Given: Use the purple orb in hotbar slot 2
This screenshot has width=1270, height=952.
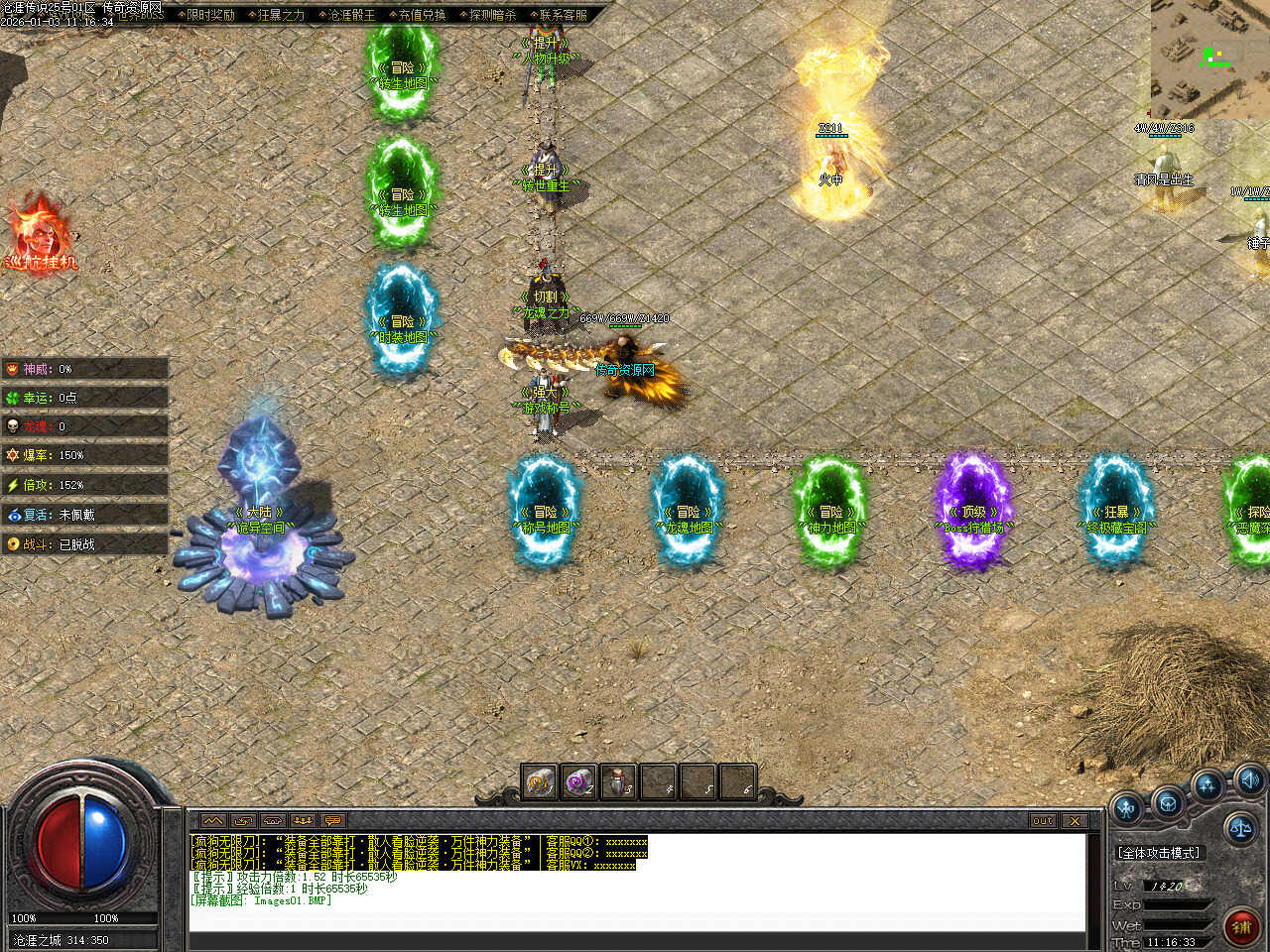Looking at the screenshot, I should click(x=578, y=782).
